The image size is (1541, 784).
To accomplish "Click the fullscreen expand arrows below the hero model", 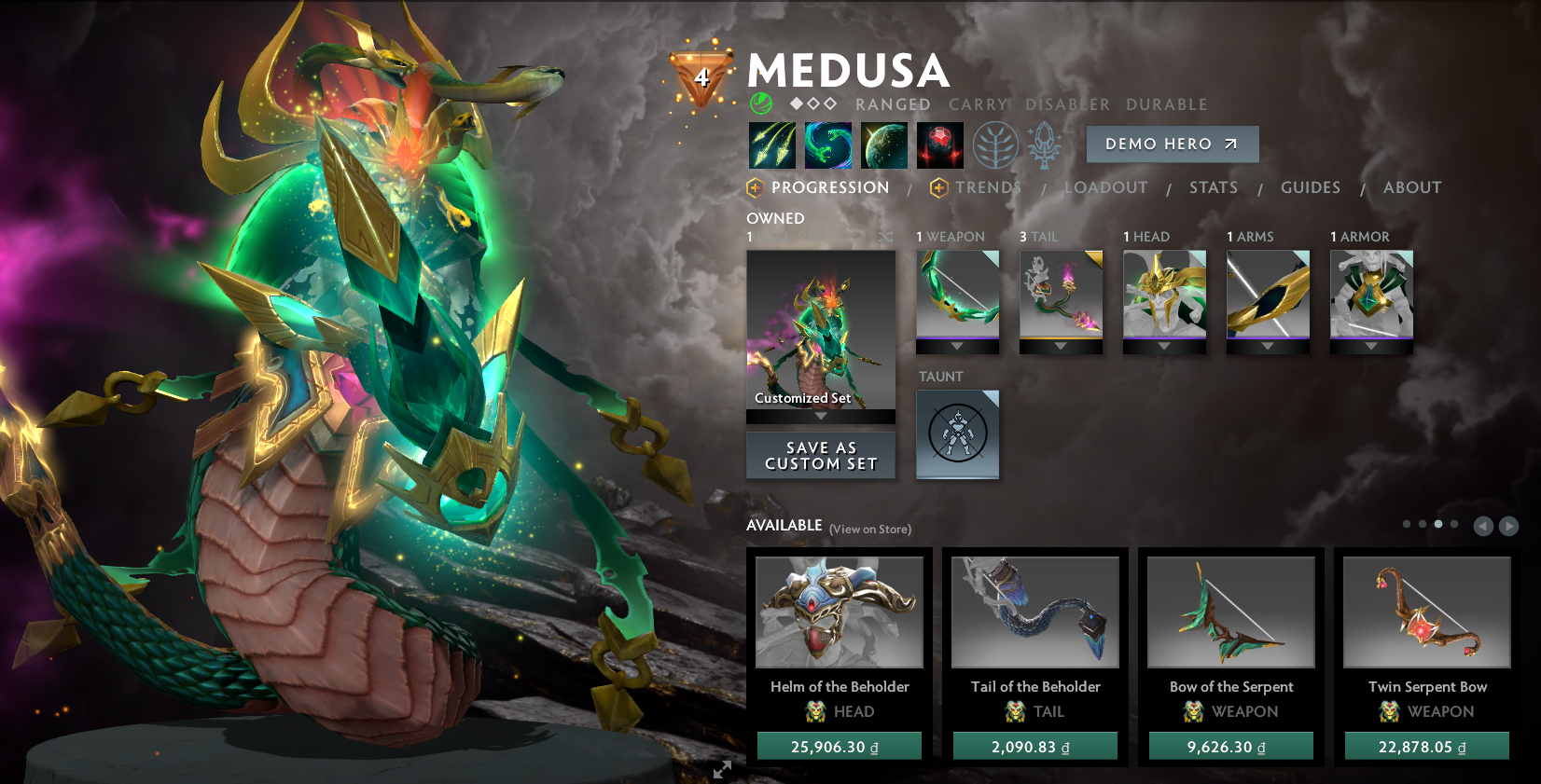I will click(720, 770).
